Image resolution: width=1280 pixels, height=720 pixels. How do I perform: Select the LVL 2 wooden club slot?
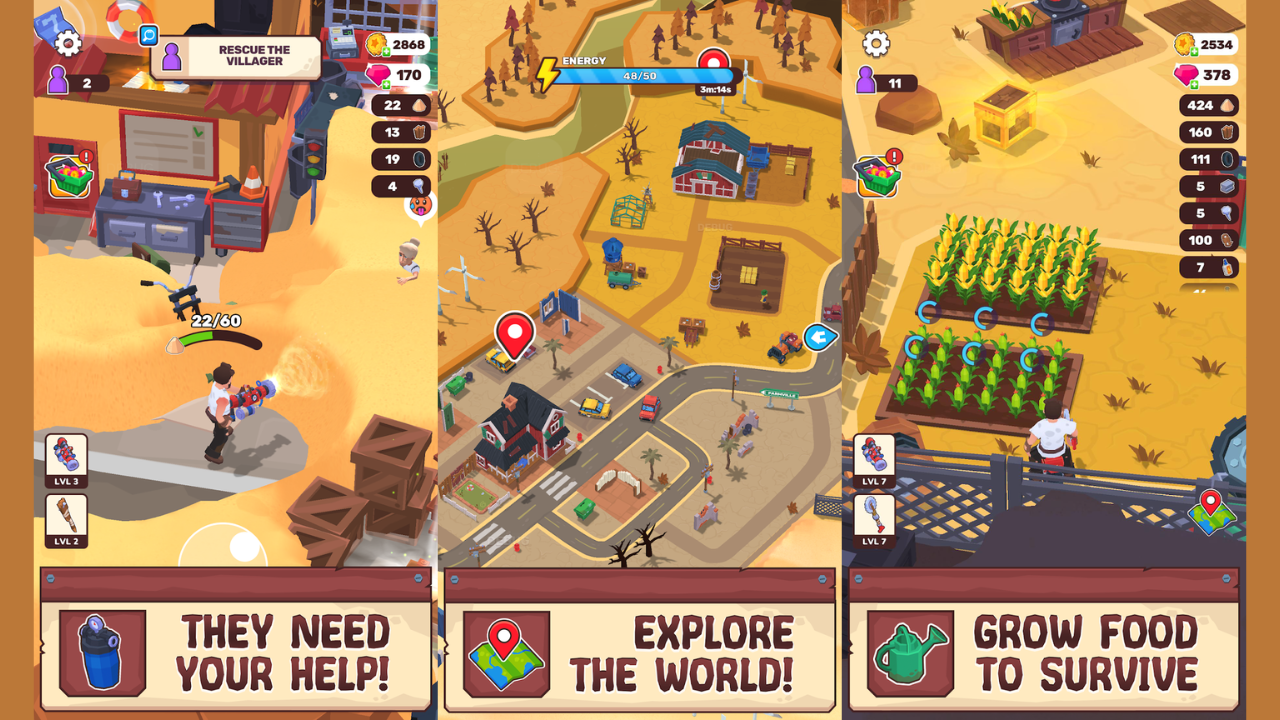point(66,520)
